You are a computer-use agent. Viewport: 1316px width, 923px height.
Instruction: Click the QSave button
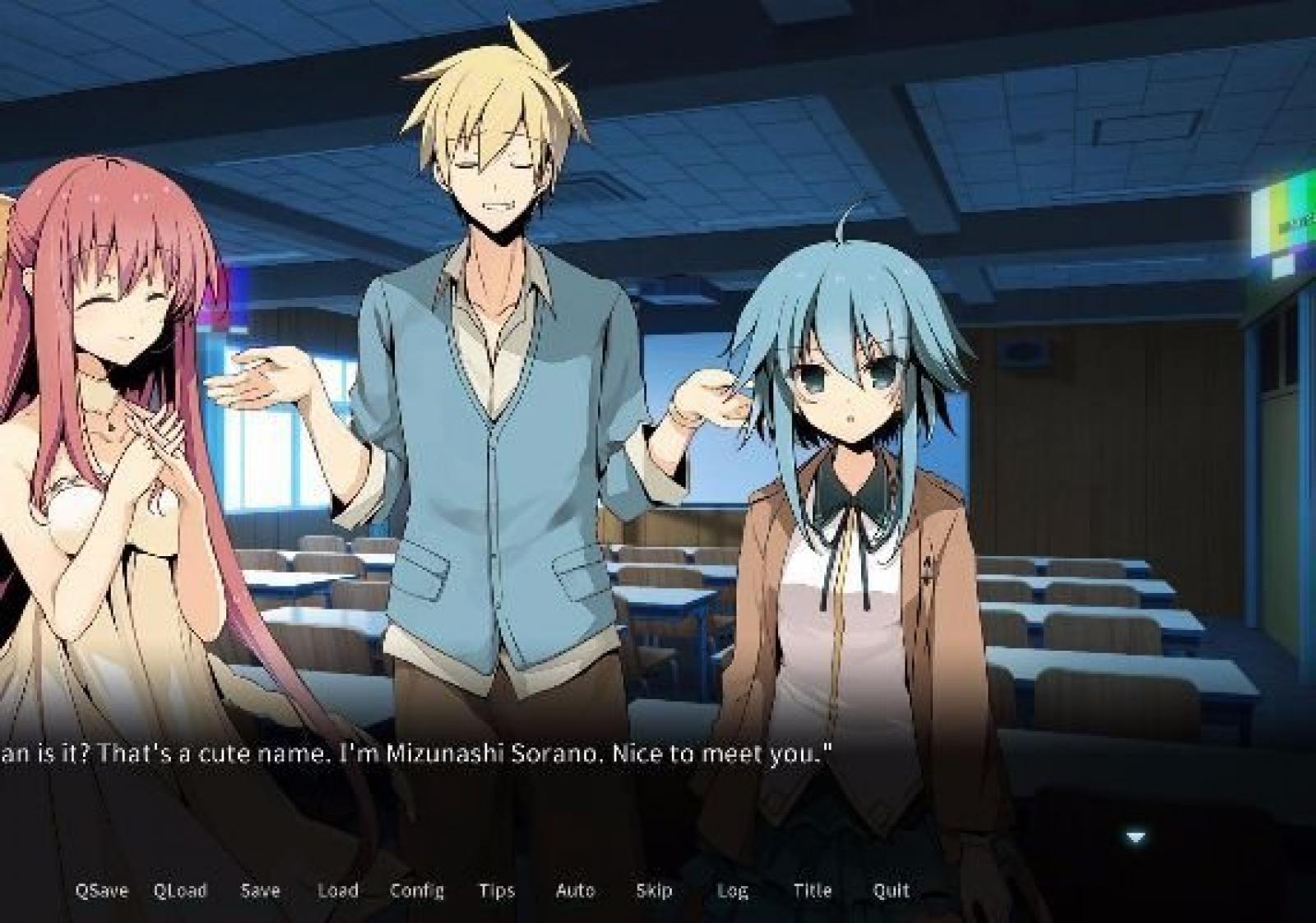(x=101, y=890)
